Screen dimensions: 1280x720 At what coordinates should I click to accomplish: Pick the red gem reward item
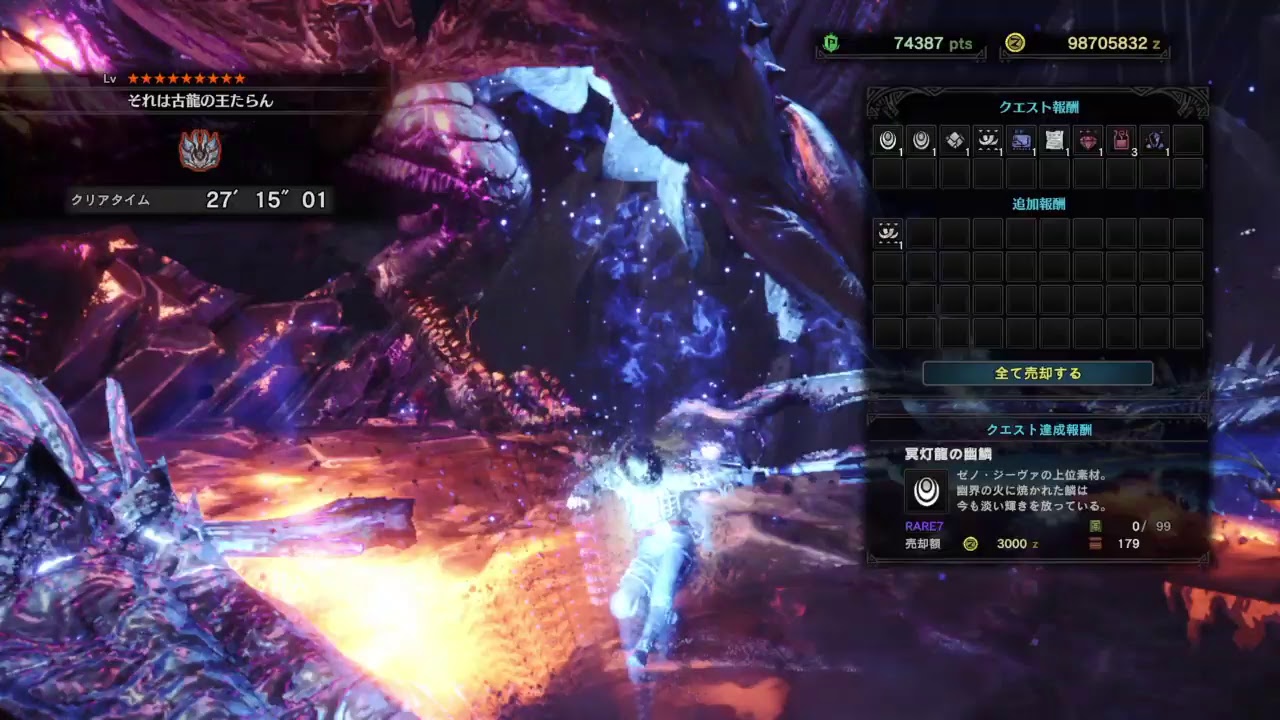[x=1087, y=140]
